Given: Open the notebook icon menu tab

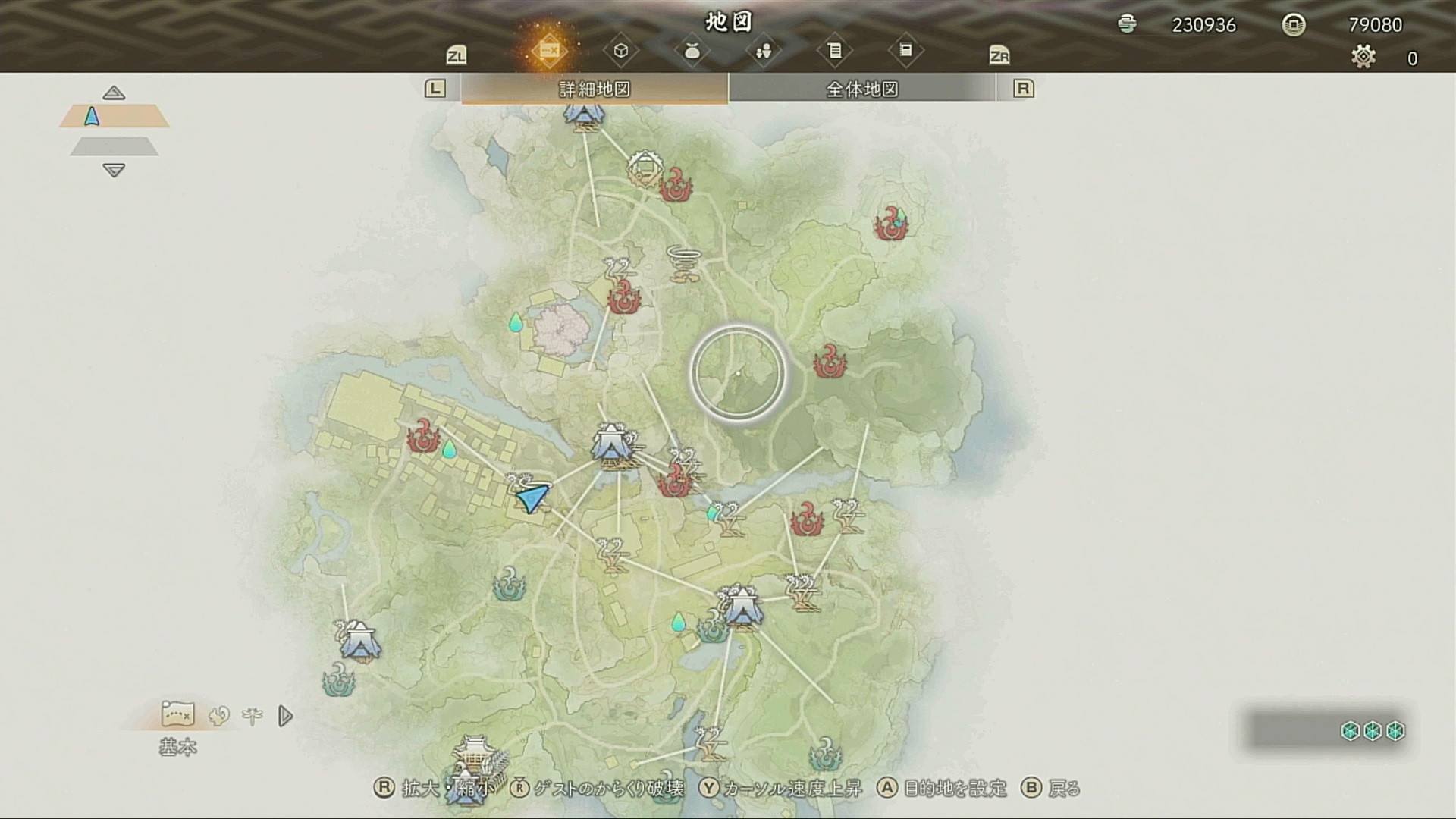Looking at the screenshot, I should coord(905,51).
